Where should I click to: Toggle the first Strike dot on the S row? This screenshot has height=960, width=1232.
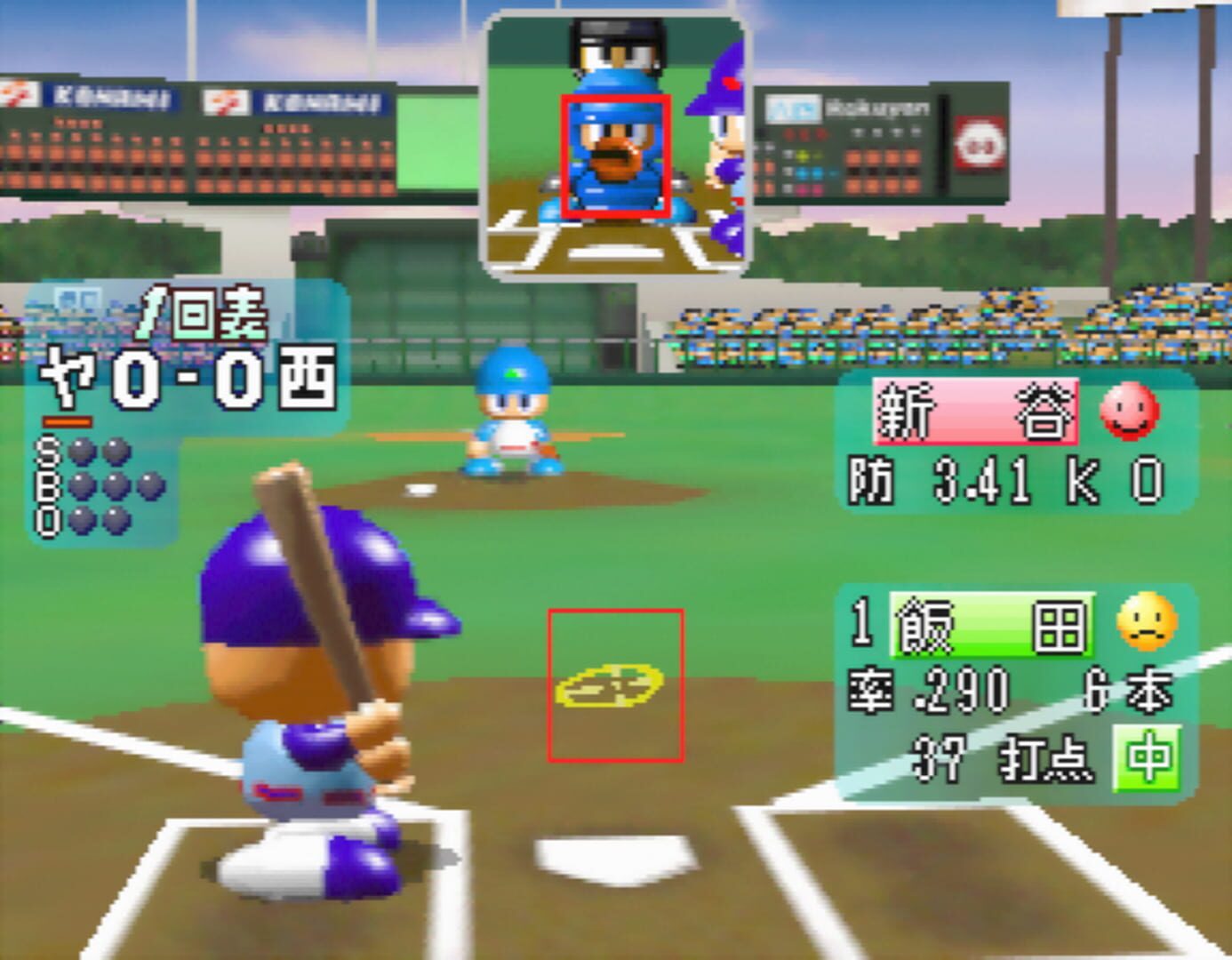[x=82, y=452]
